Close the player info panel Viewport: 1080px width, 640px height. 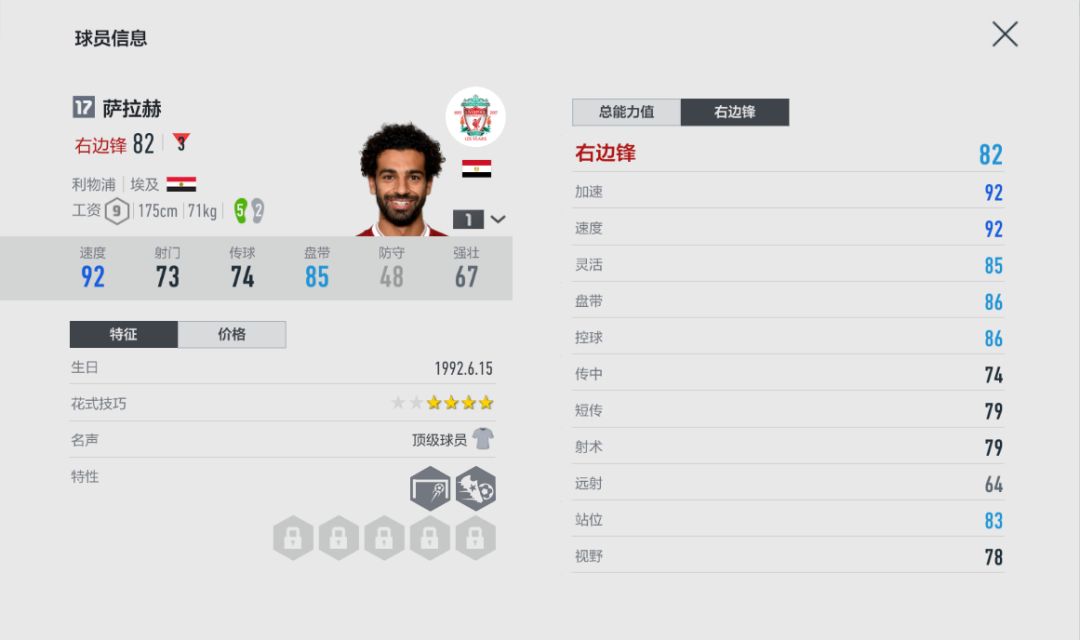coord(1004,35)
